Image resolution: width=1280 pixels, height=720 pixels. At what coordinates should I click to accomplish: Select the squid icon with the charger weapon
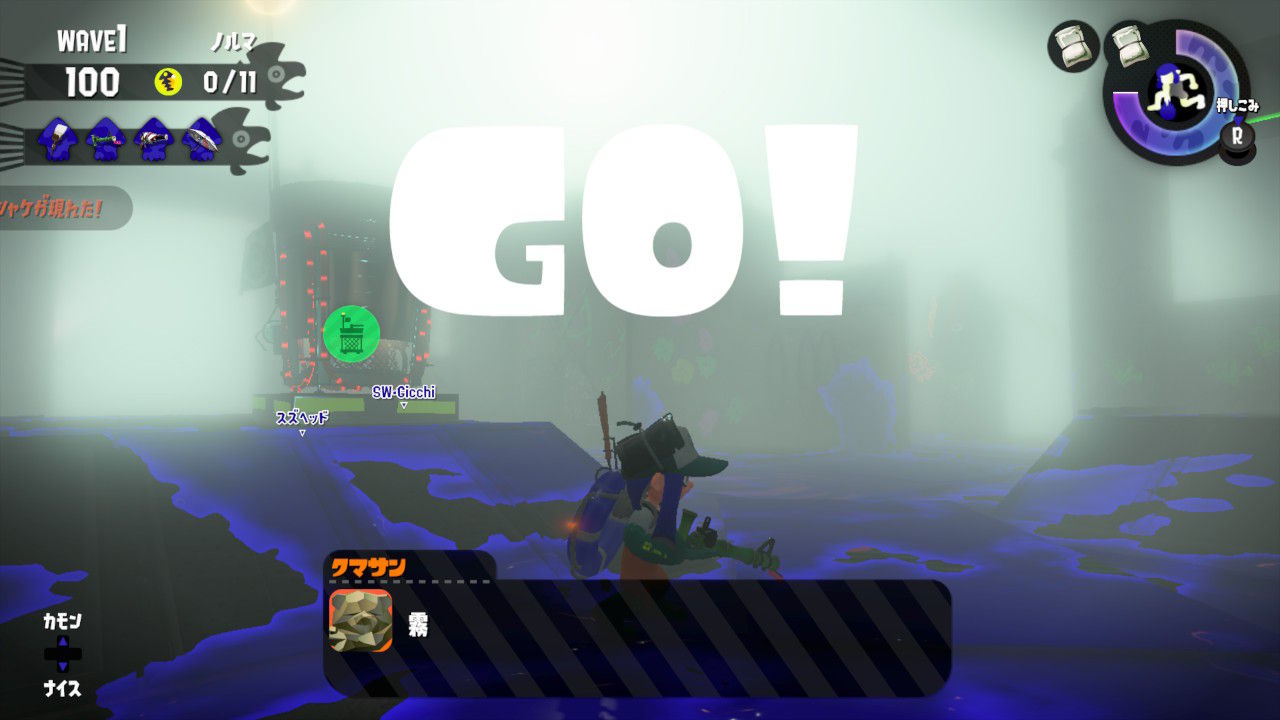(x=106, y=140)
